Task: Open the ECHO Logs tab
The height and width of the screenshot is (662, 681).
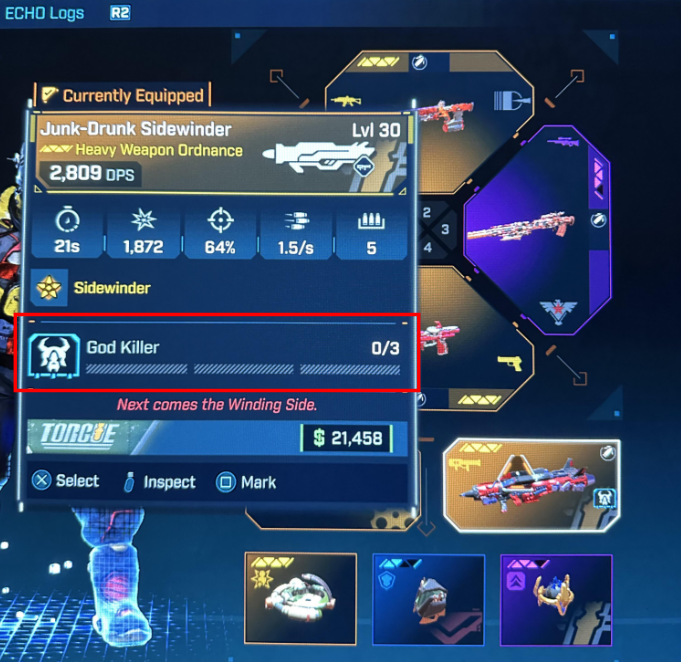Action: click(42, 13)
